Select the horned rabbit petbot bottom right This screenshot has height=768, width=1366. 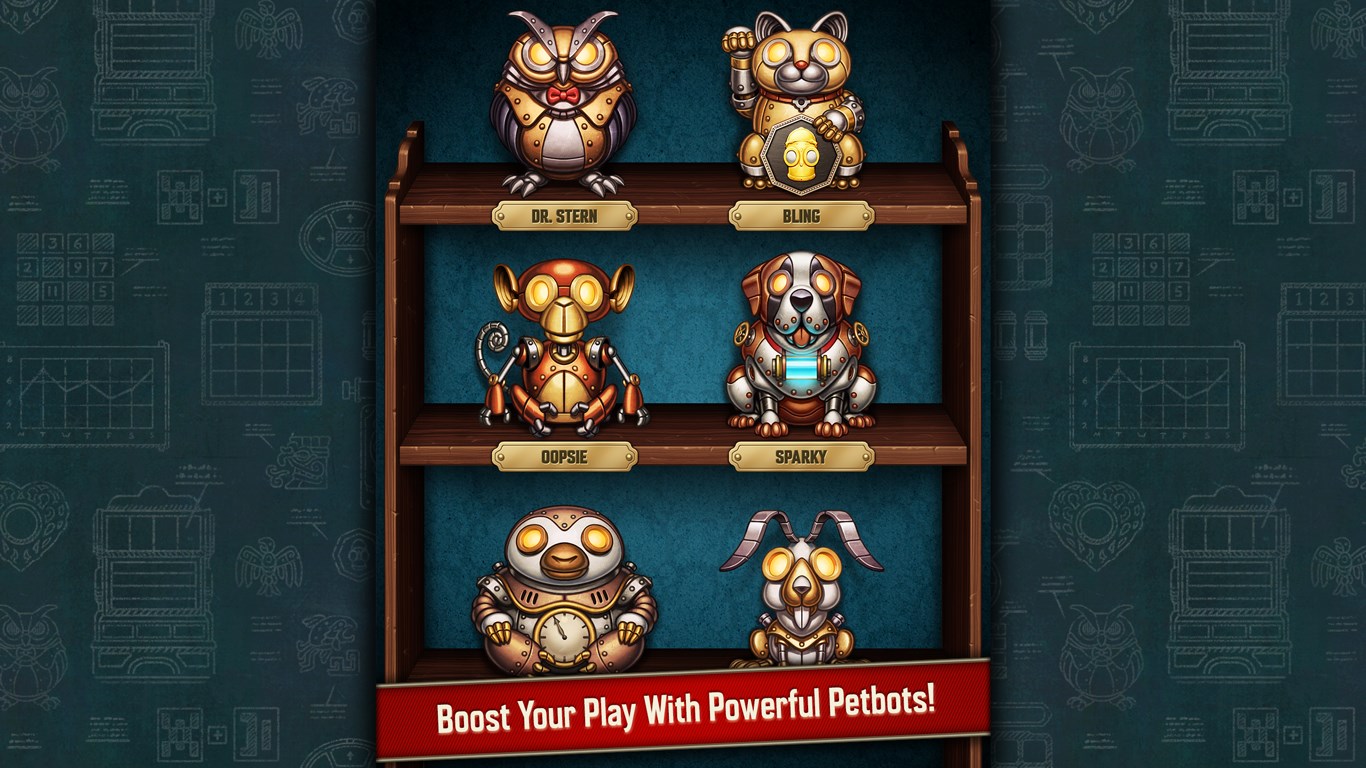tap(800, 590)
